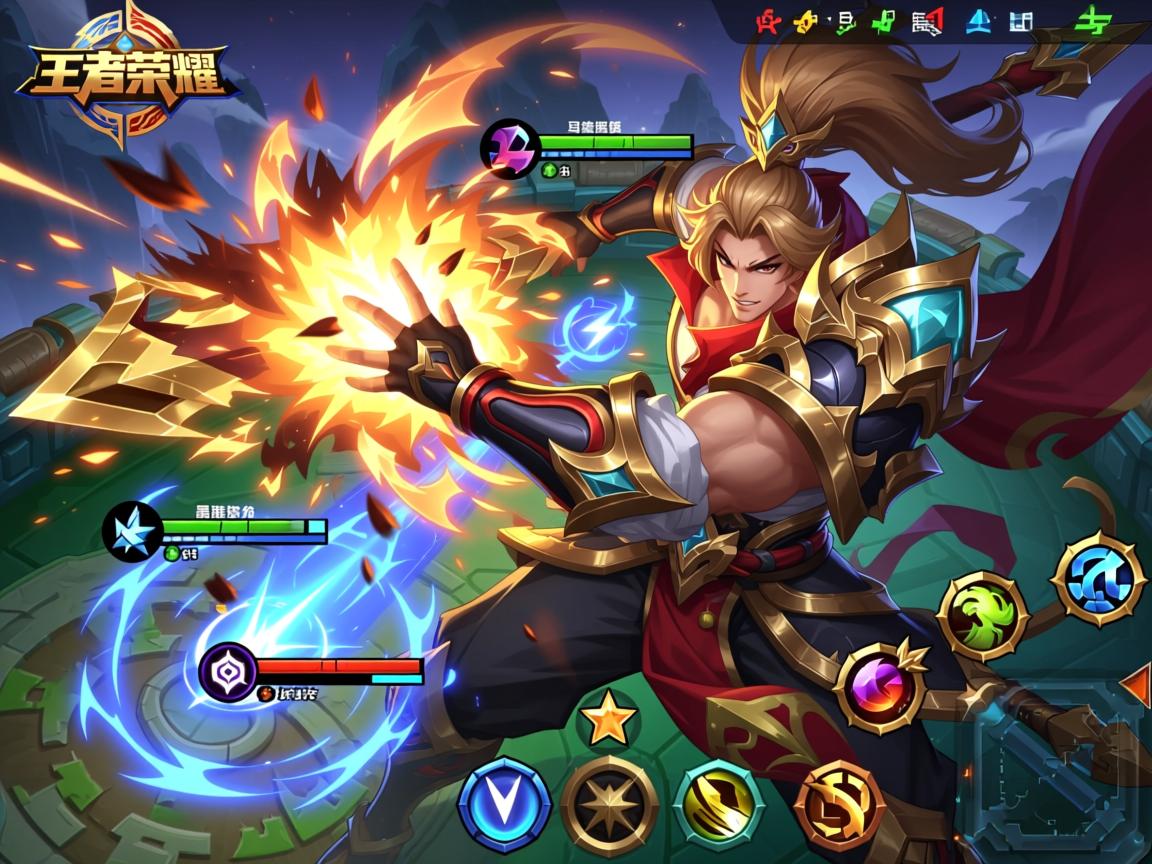Activate the bronze eight-point star skill

pyautogui.click(x=609, y=804)
